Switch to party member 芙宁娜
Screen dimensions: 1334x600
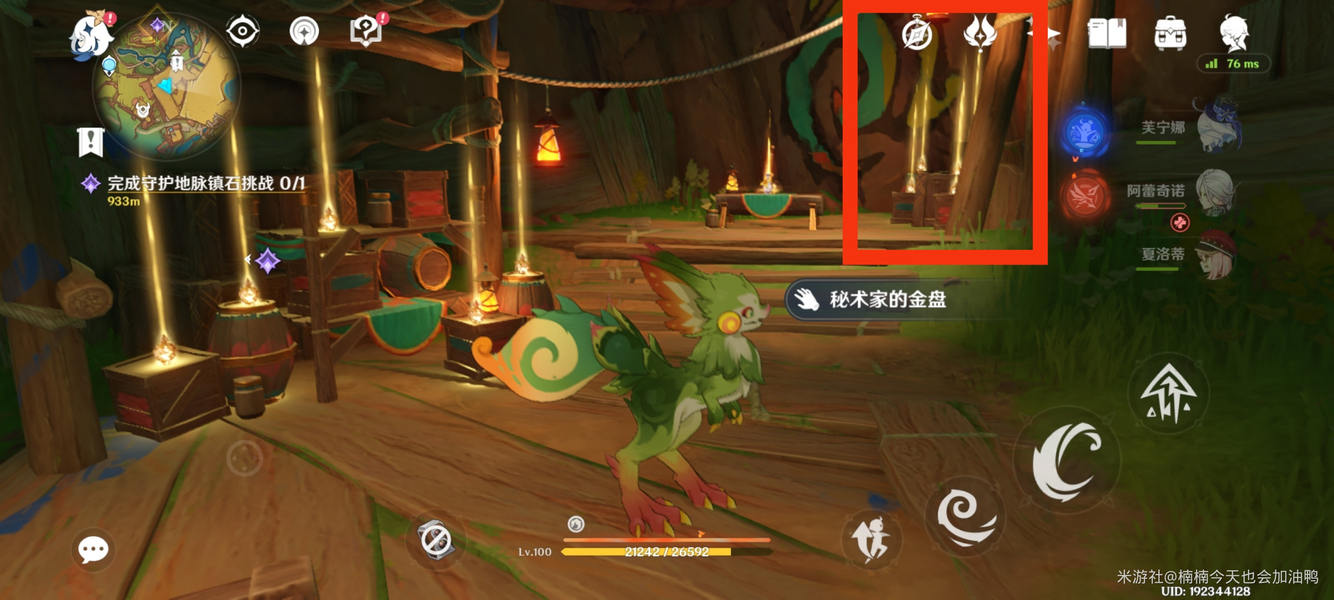tap(1215, 127)
